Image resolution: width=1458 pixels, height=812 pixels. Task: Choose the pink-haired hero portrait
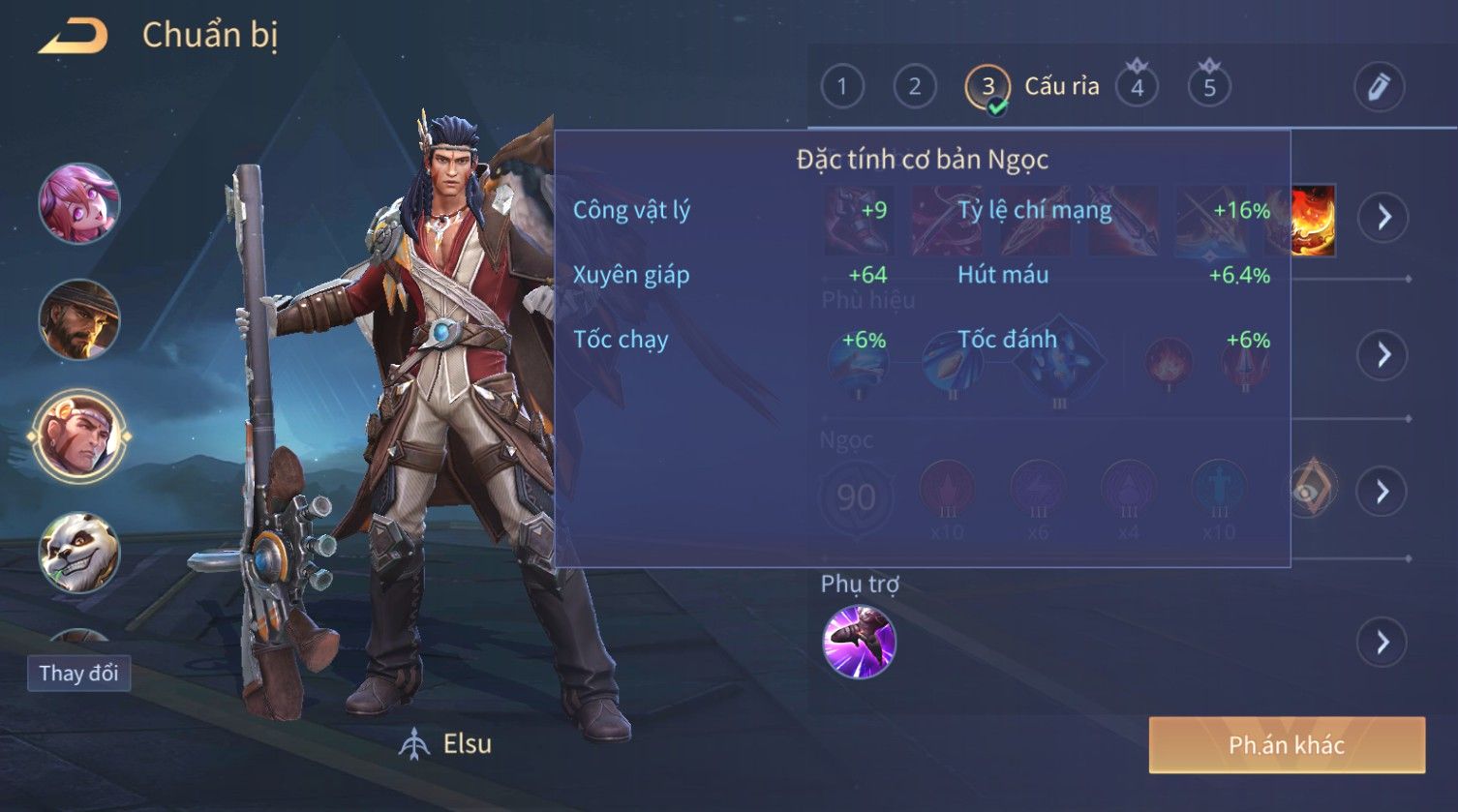pos(78,203)
